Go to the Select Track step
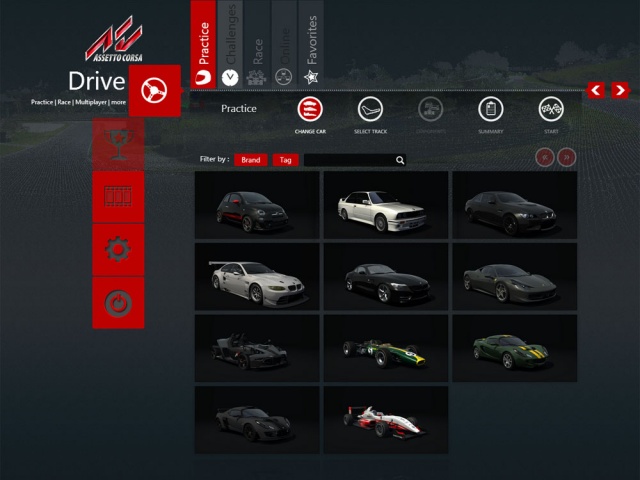Viewport: 640px width, 480px height. [371, 110]
